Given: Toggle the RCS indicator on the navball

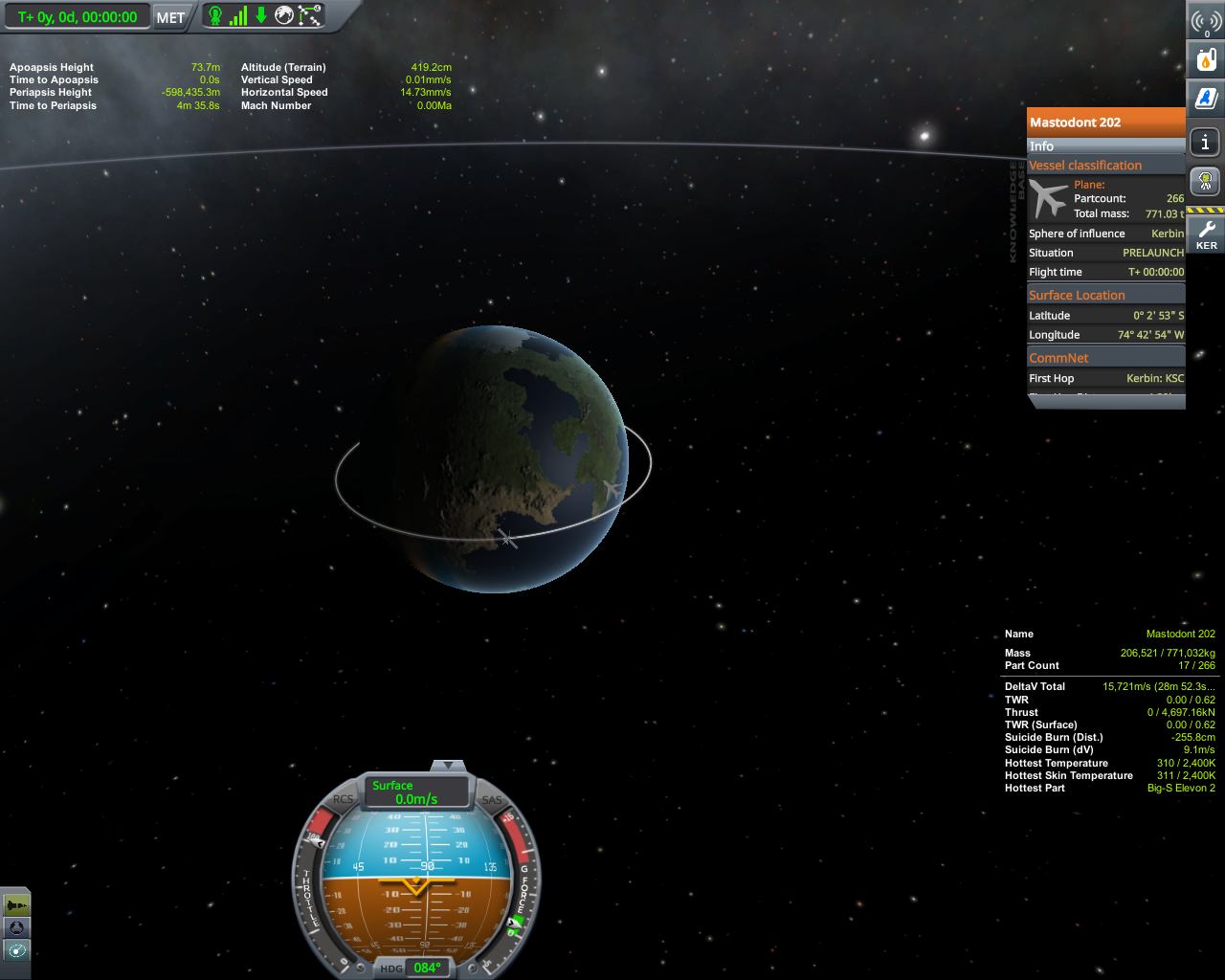Looking at the screenshot, I should [343, 799].
